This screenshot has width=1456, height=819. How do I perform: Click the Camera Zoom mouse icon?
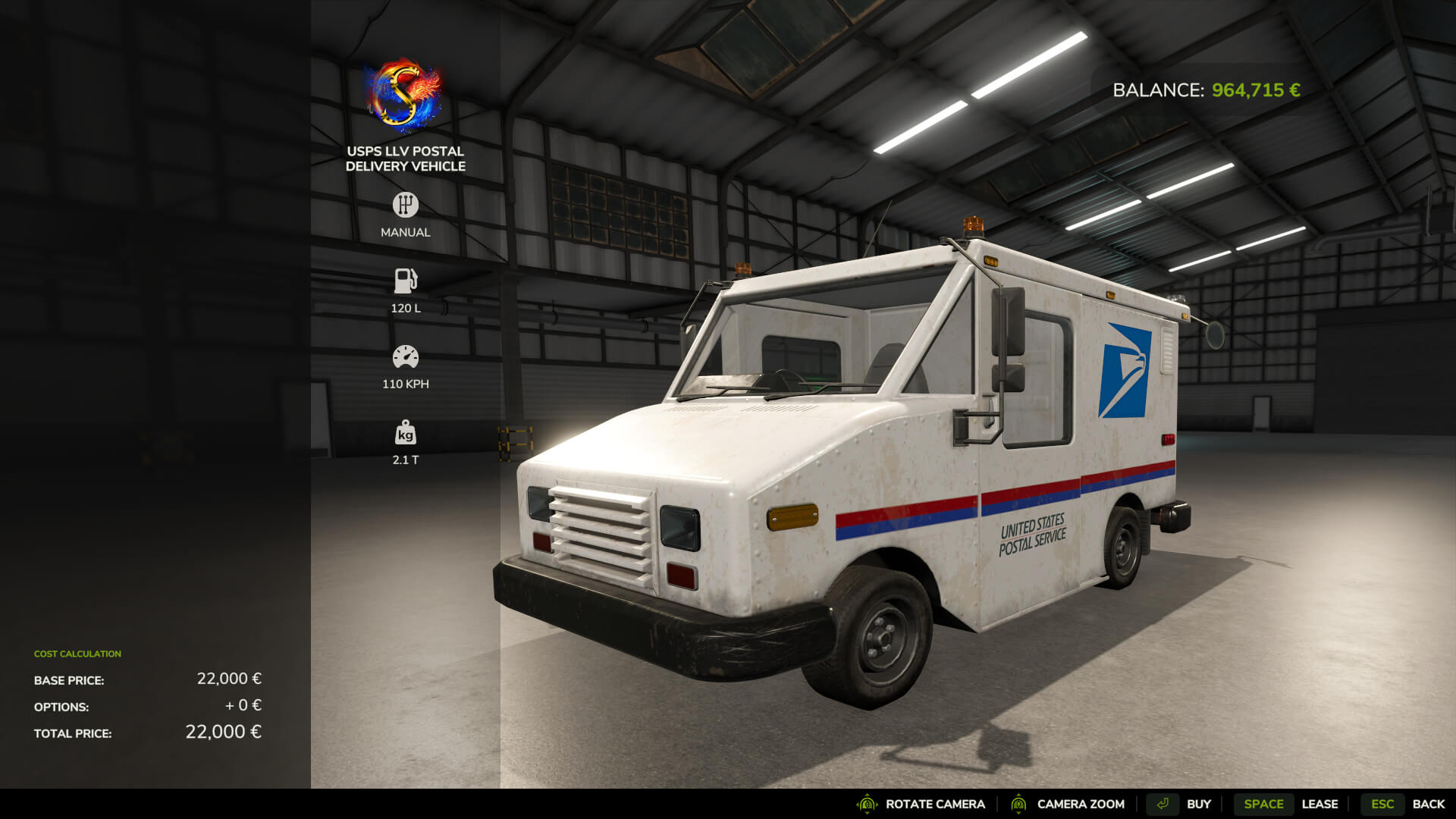(x=1019, y=803)
